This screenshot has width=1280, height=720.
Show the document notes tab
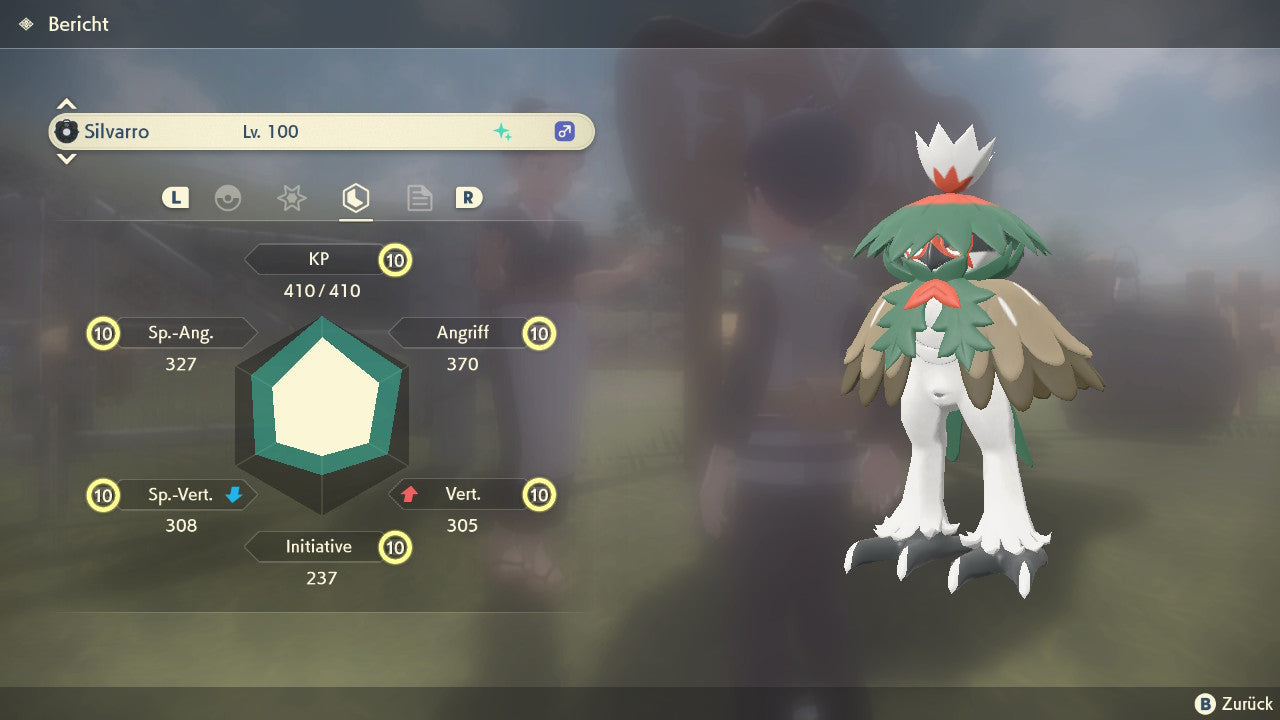pyautogui.click(x=419, y=198)
